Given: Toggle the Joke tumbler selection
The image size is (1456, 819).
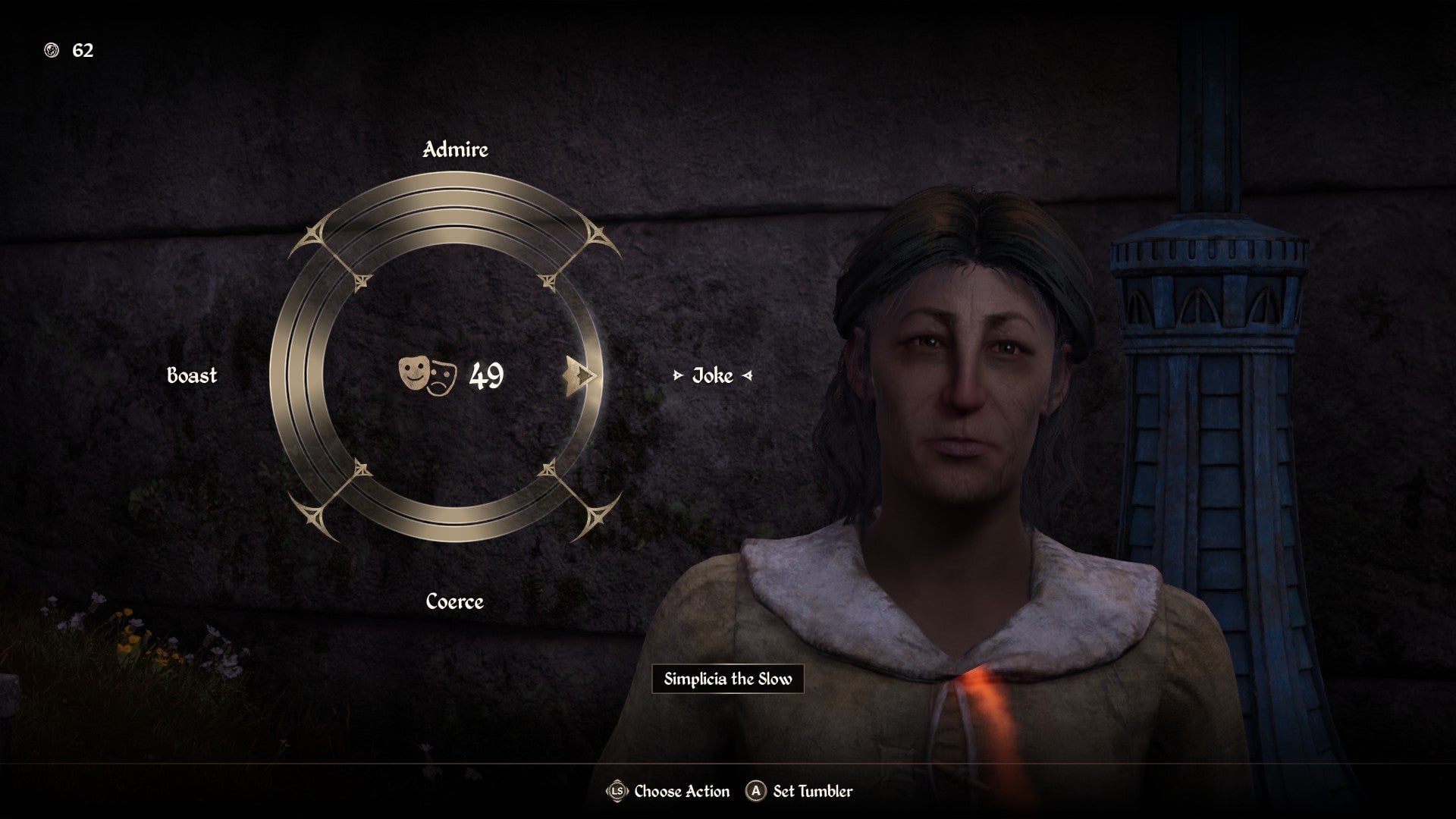Looking at the screenshot, I should pos(711,375).
